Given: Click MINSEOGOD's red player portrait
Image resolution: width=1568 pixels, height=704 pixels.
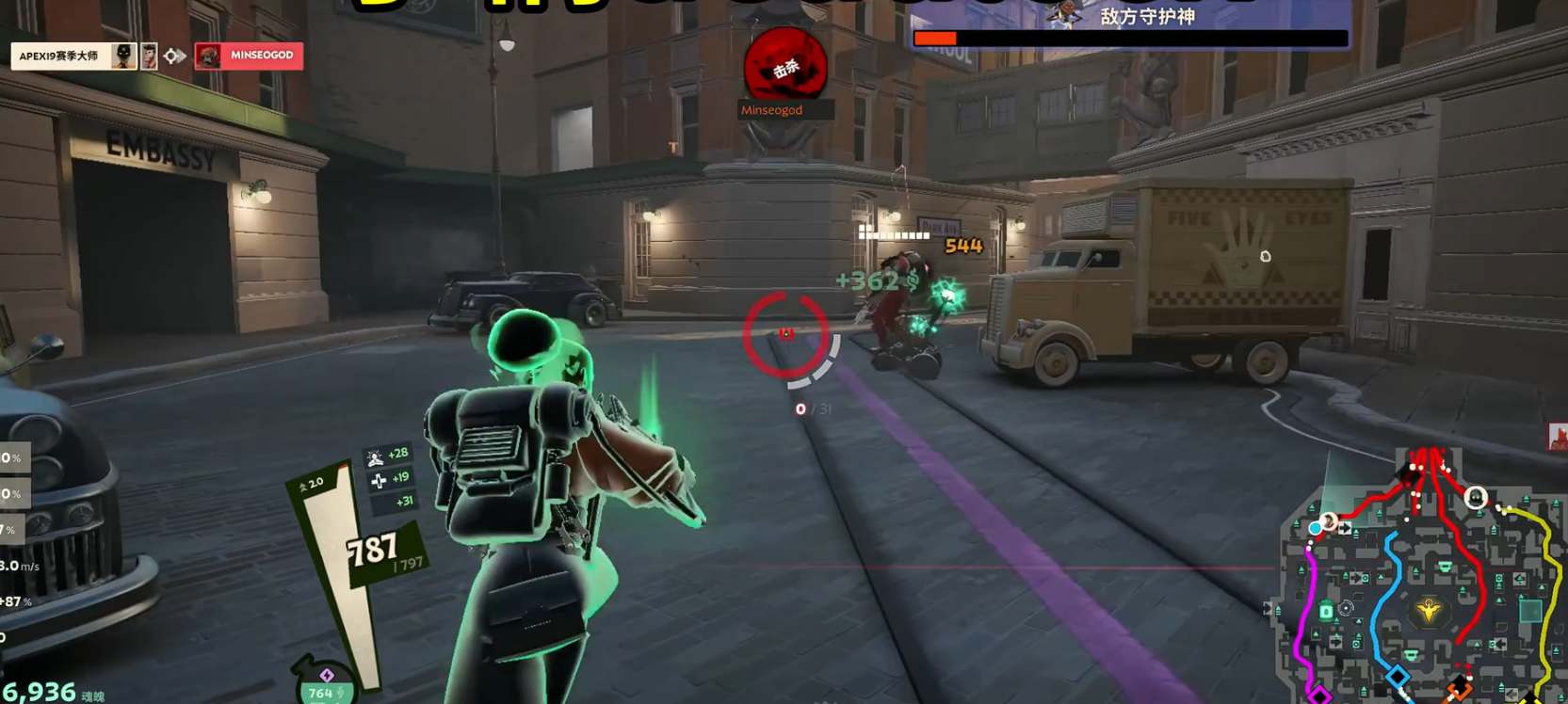Looking at the screenshot, I should pos(208,56).
